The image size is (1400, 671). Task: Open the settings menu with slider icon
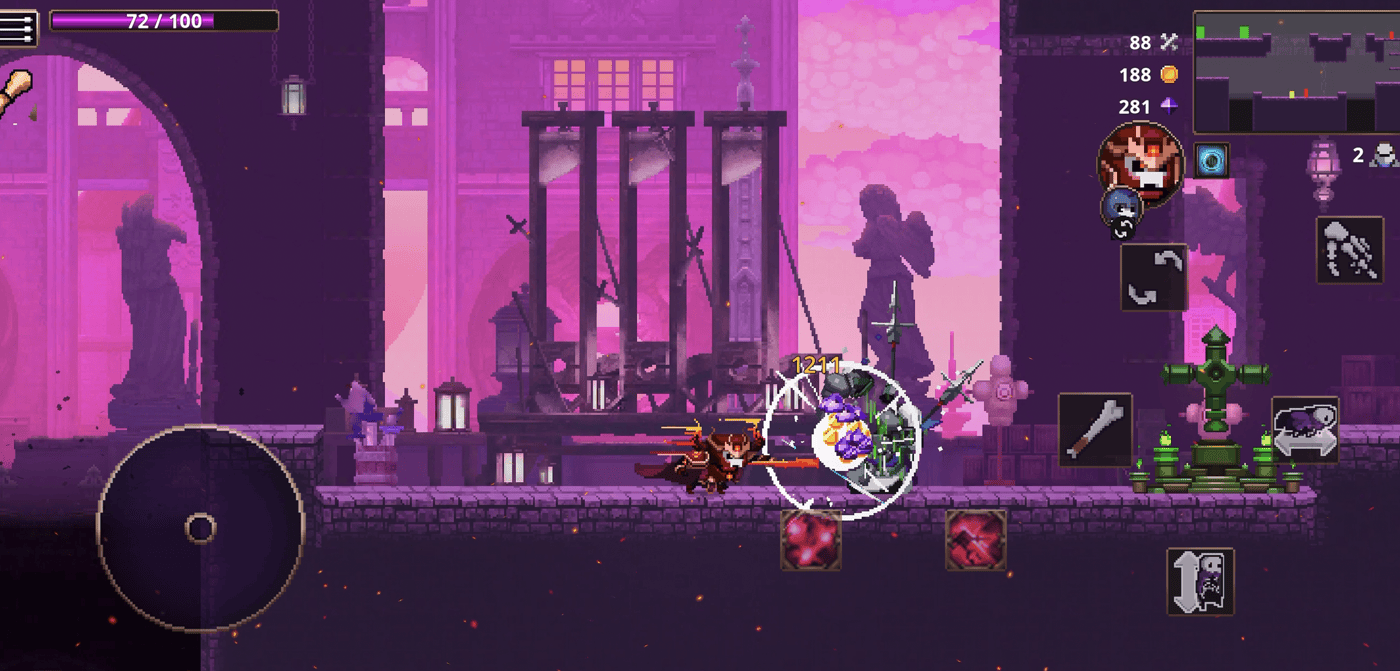pyautogui.click(x=19, y=28)
